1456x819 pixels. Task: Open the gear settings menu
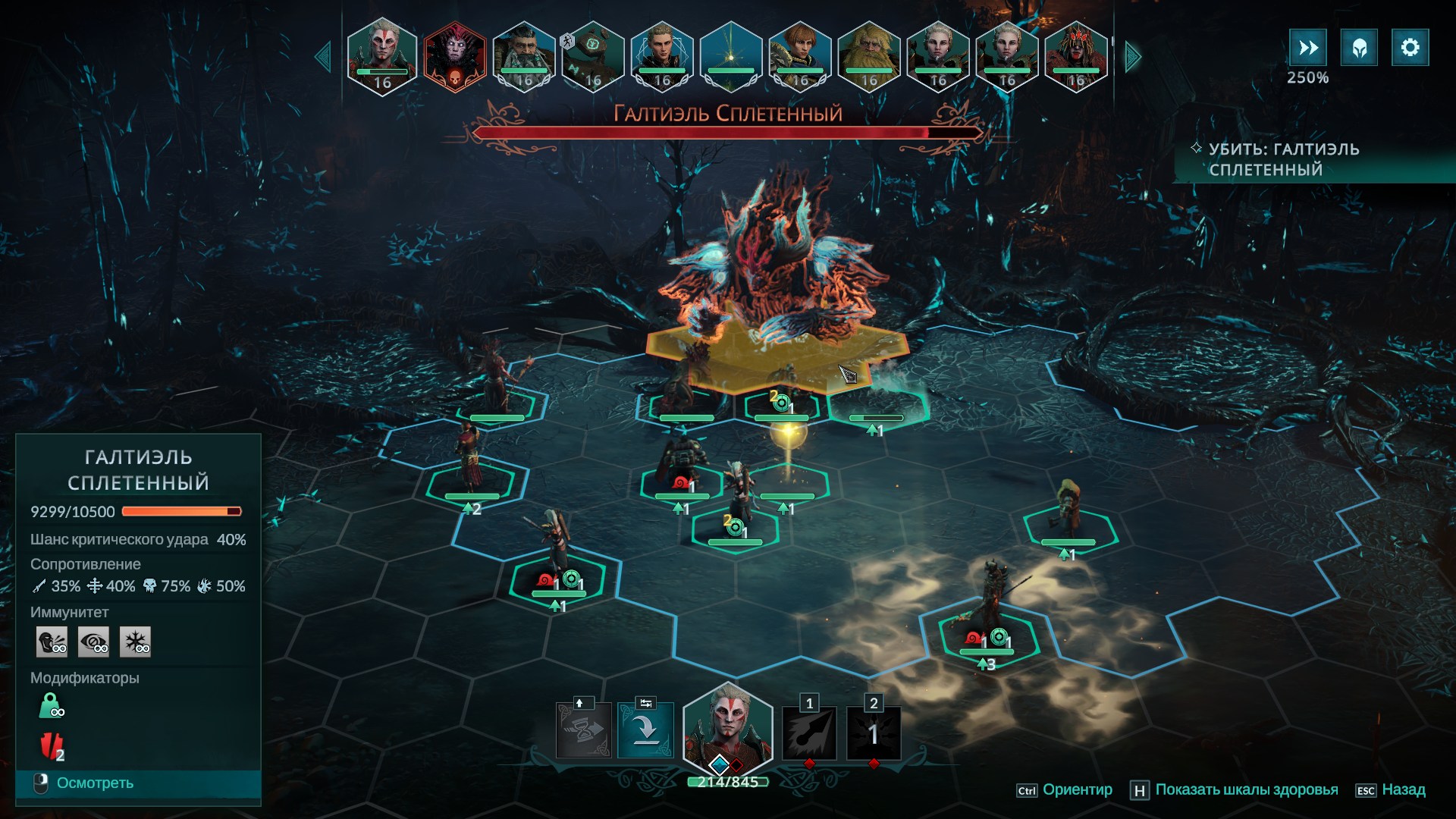click(x=1410, y=48)
